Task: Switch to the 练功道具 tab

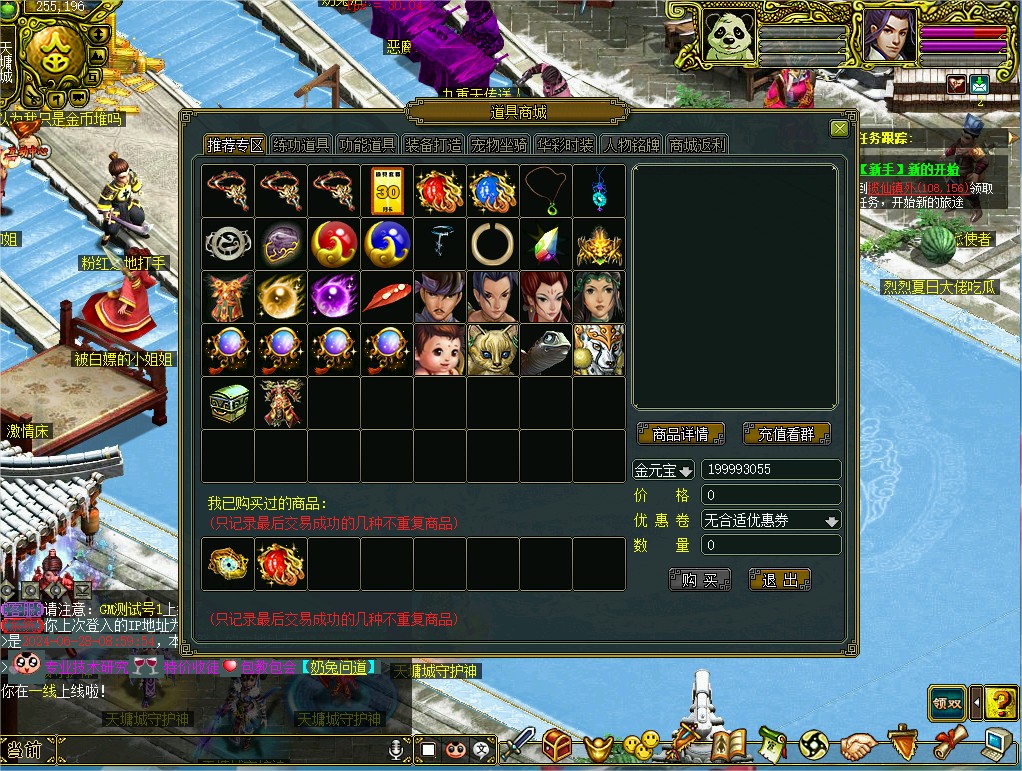Action: point(301,145)
